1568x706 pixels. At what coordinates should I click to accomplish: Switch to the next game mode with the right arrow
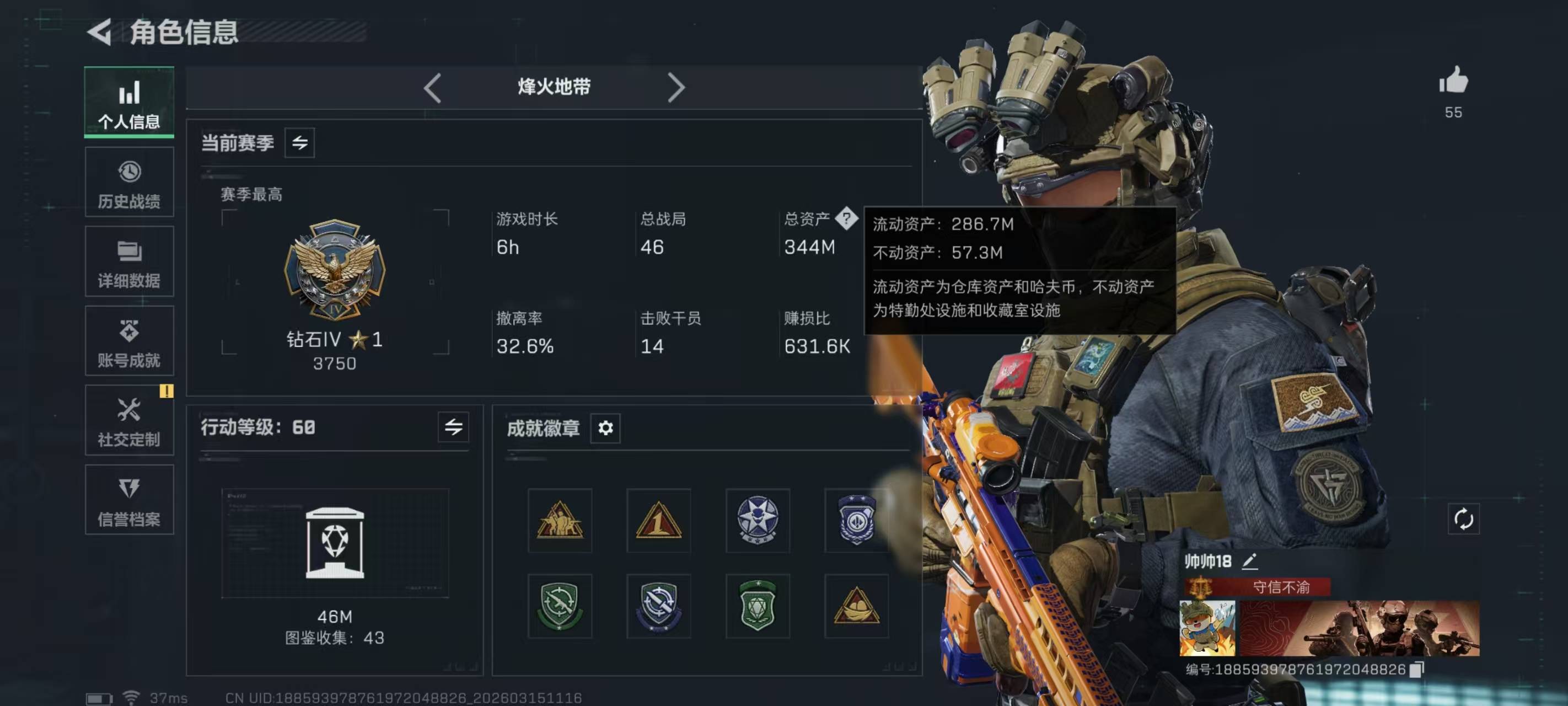click(675, 88)
